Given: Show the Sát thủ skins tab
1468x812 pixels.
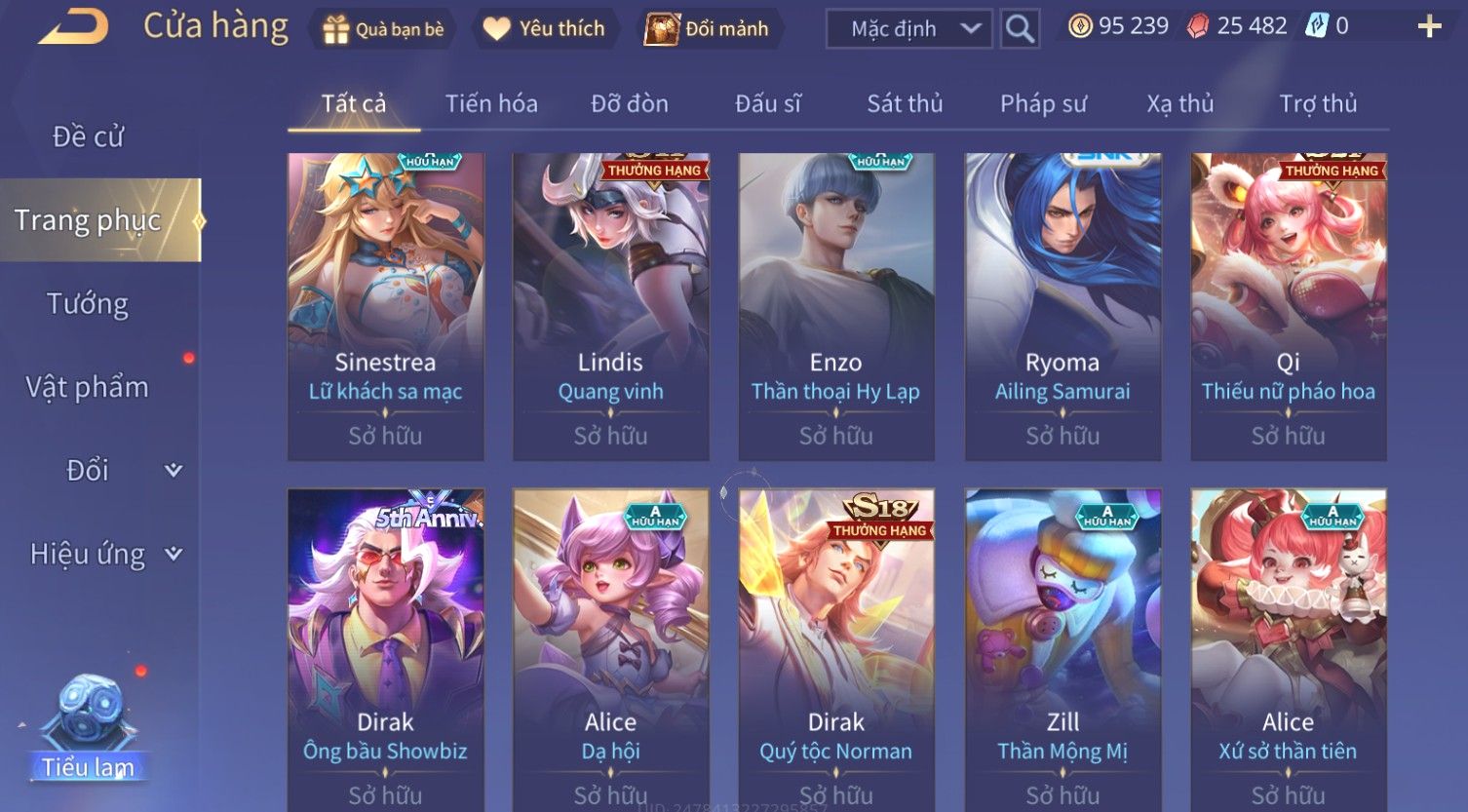Looking at the screenshot, I should [905, 103].
